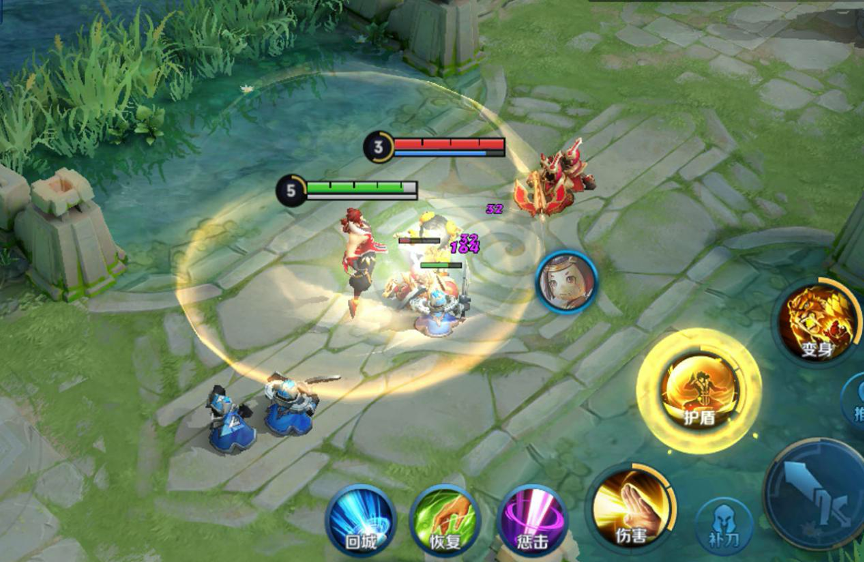
Task: Cast the 惩击 smite spell
Action: point(532,519)
